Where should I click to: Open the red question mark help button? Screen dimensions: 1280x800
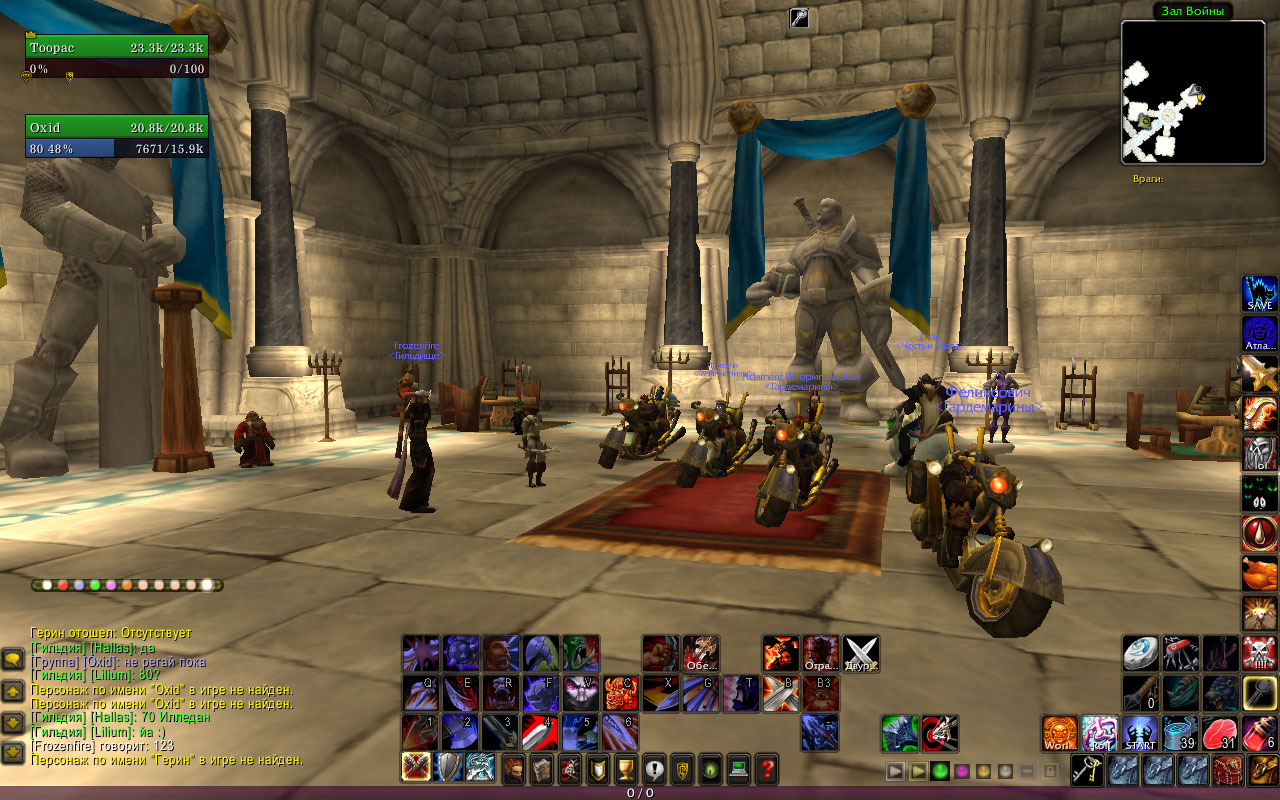[767, 768]
